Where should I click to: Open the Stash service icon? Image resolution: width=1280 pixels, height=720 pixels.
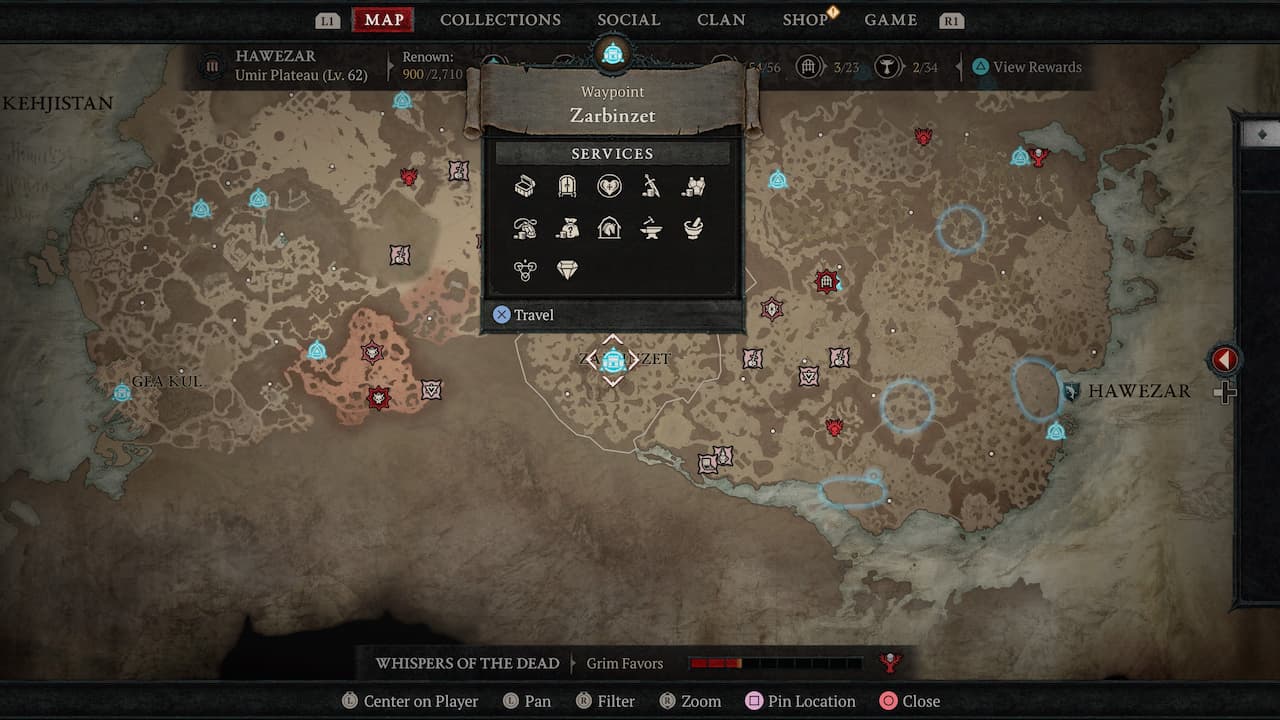point(525,186)
